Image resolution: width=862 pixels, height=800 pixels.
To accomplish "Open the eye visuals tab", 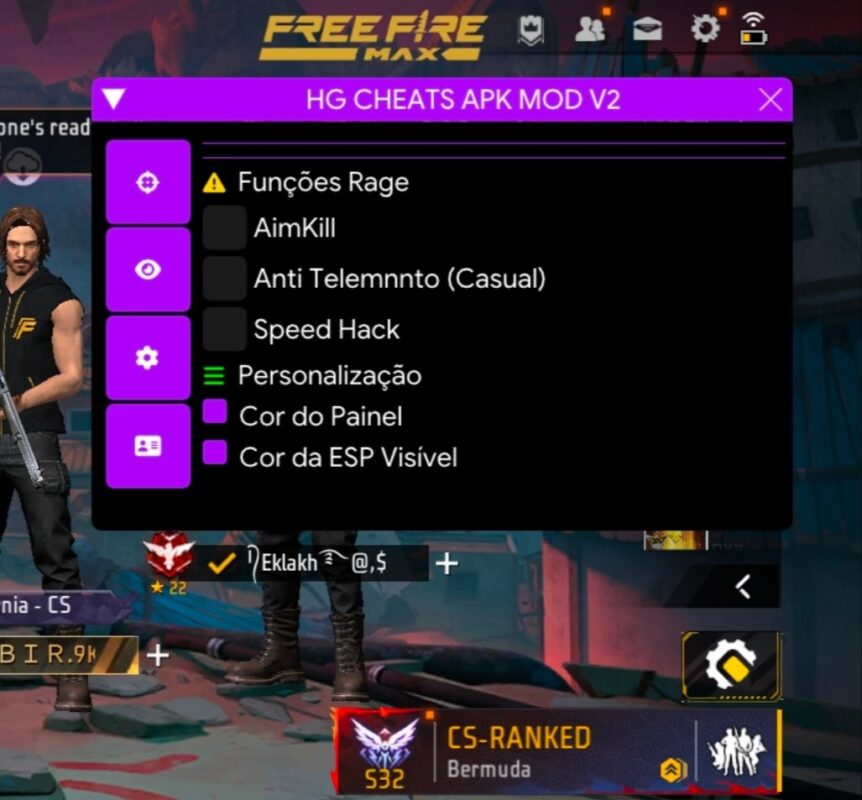I will [148, 270].
